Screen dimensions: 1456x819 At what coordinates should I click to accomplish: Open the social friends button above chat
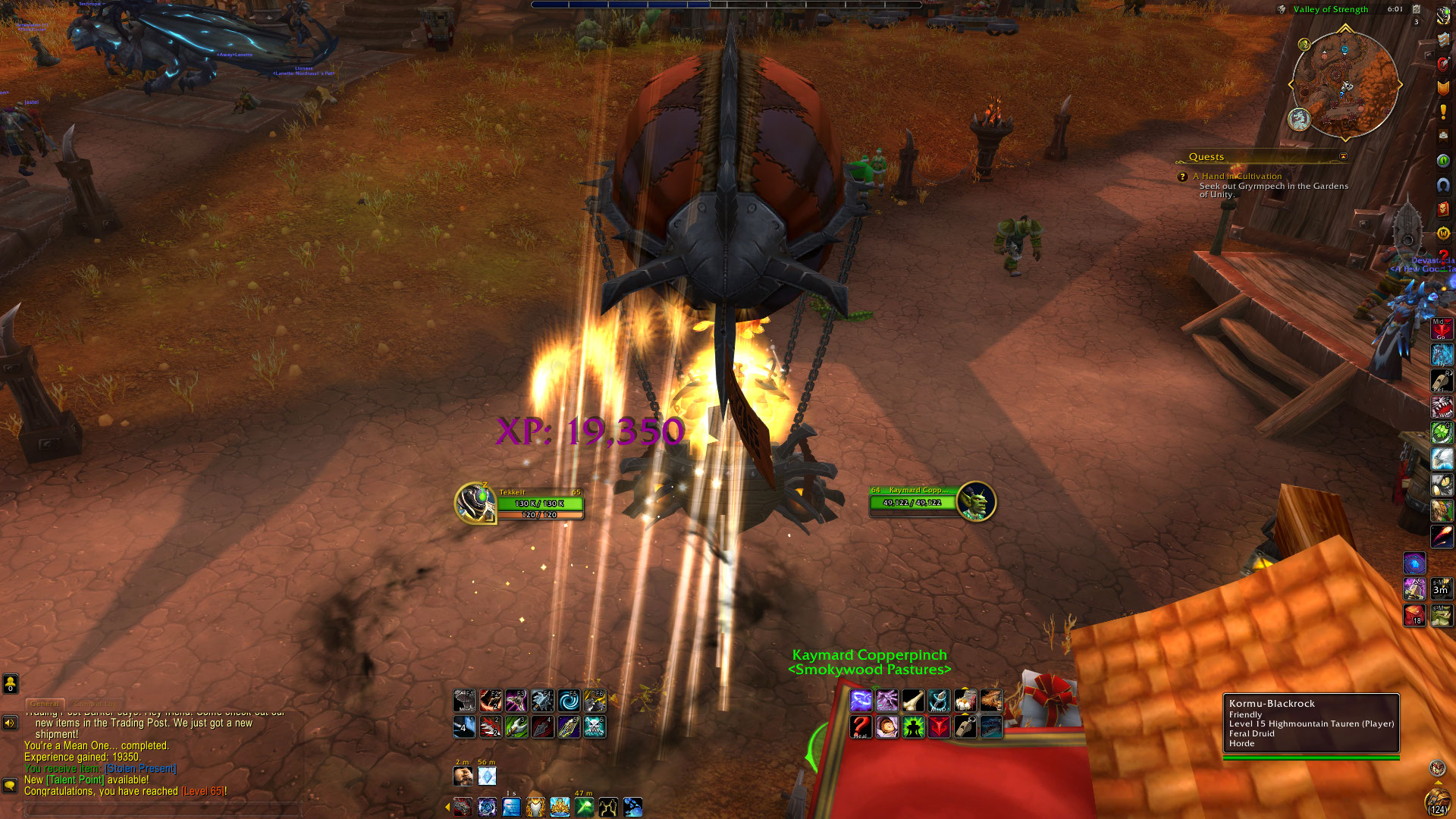point(10,684)
